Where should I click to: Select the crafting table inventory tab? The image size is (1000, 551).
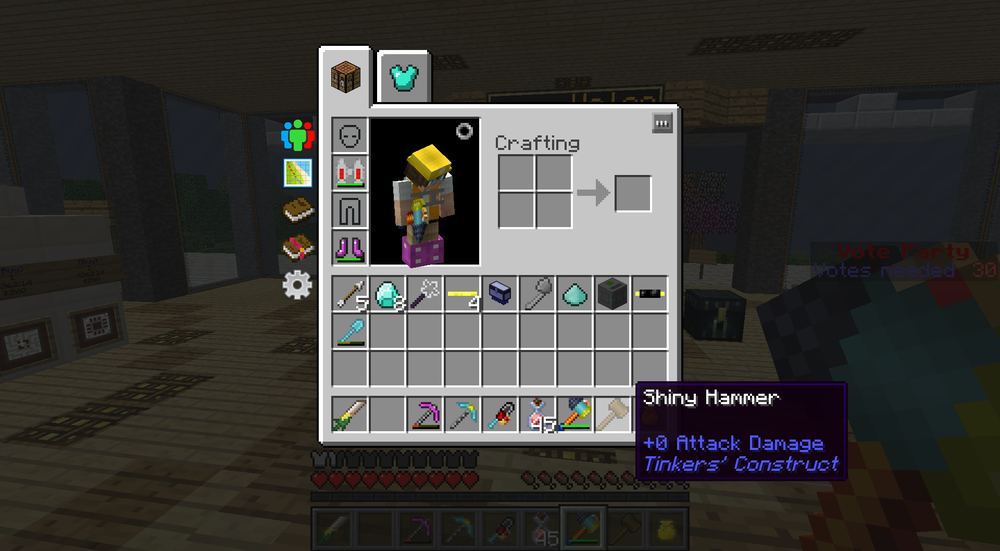point(345,77)
